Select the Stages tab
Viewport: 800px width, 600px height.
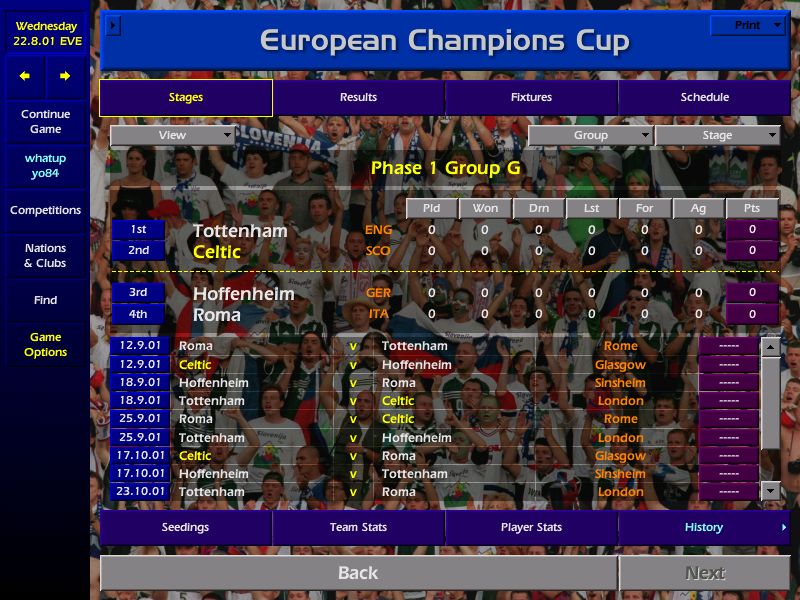pos(186,97)
